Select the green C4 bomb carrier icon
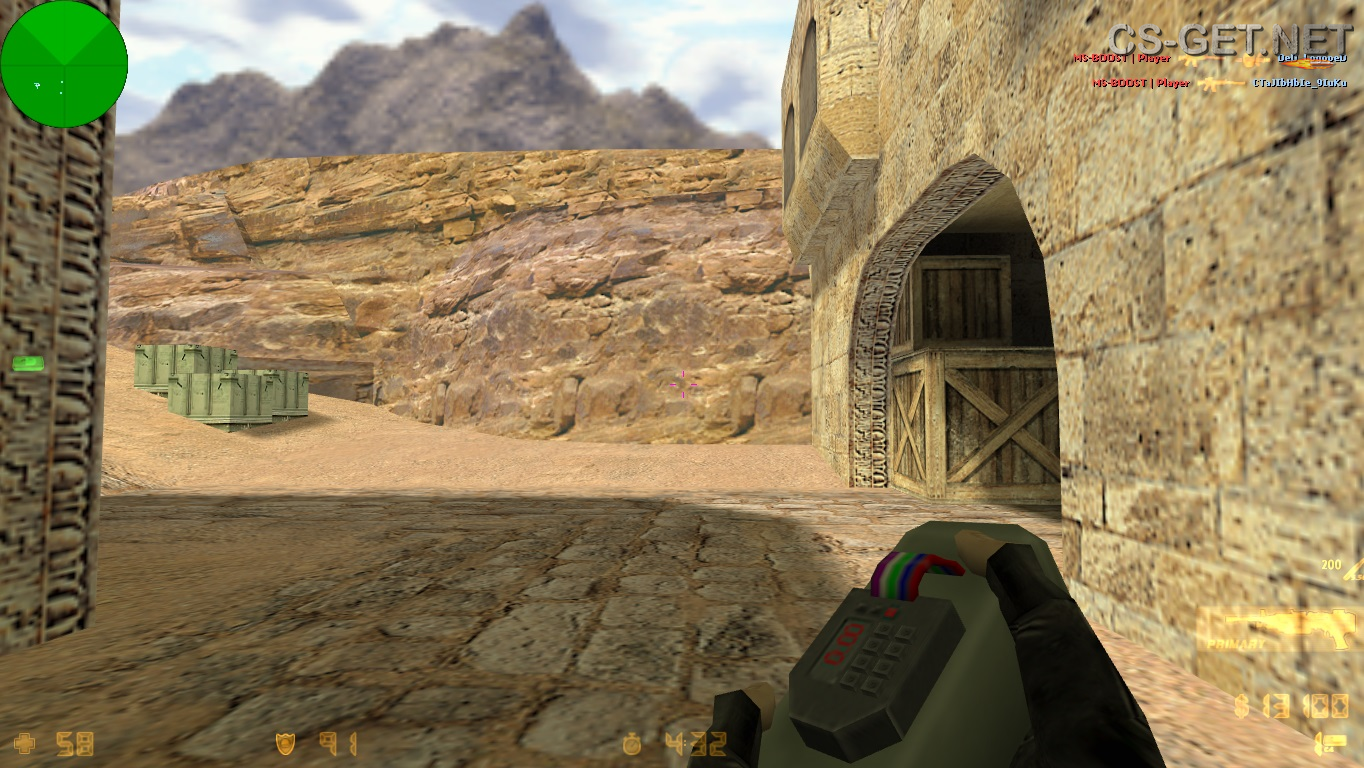Screen dimensions: 1364x768 coord(28,363)
